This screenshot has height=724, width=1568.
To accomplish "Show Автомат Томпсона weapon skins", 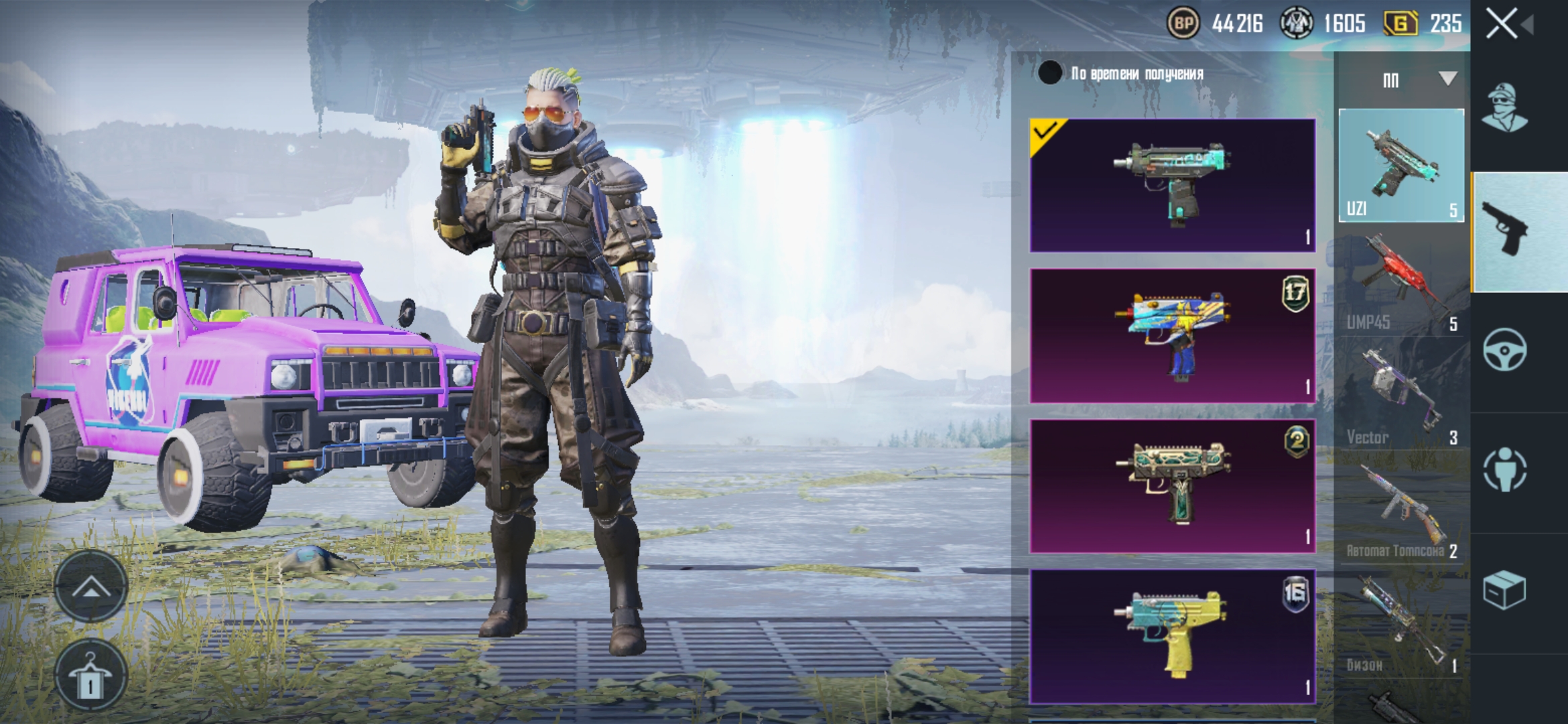I will click(1401, 509).
